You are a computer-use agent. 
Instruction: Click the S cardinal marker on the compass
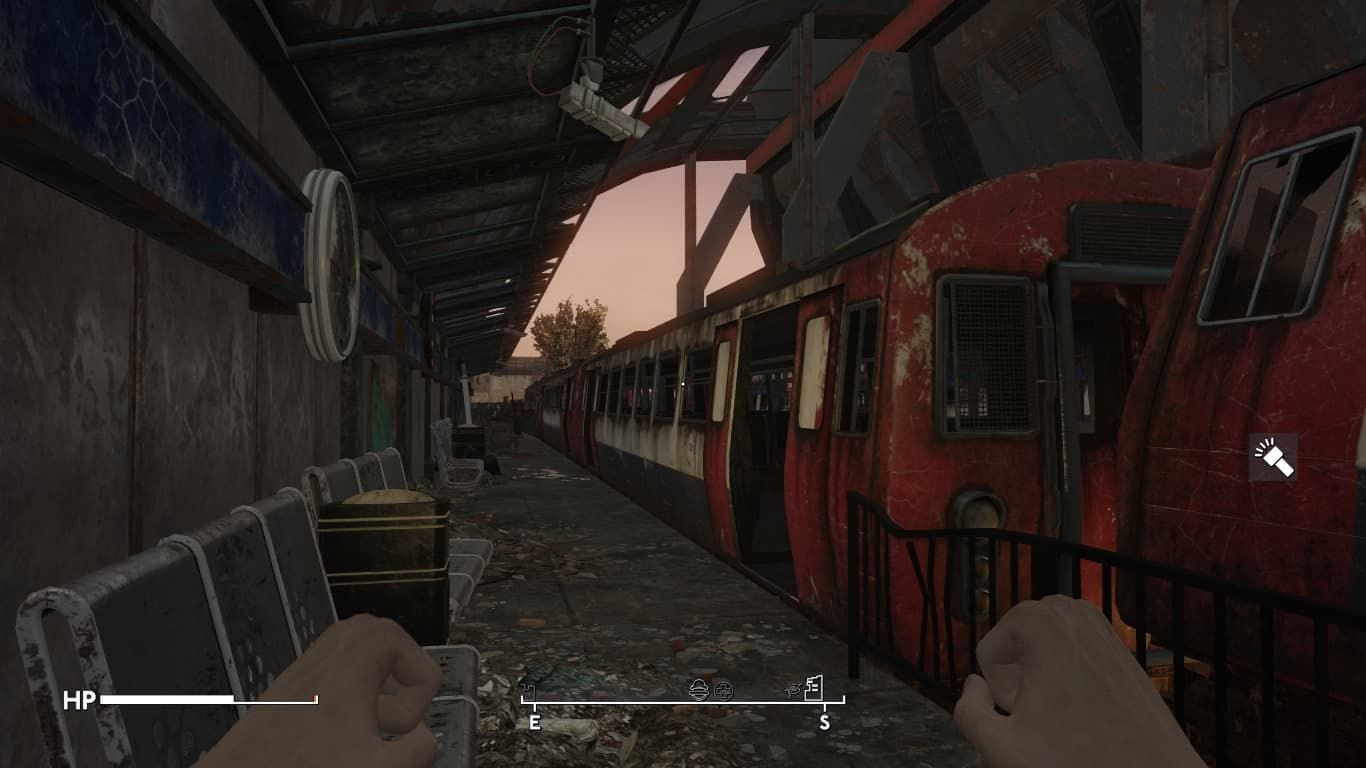point(824,720)
